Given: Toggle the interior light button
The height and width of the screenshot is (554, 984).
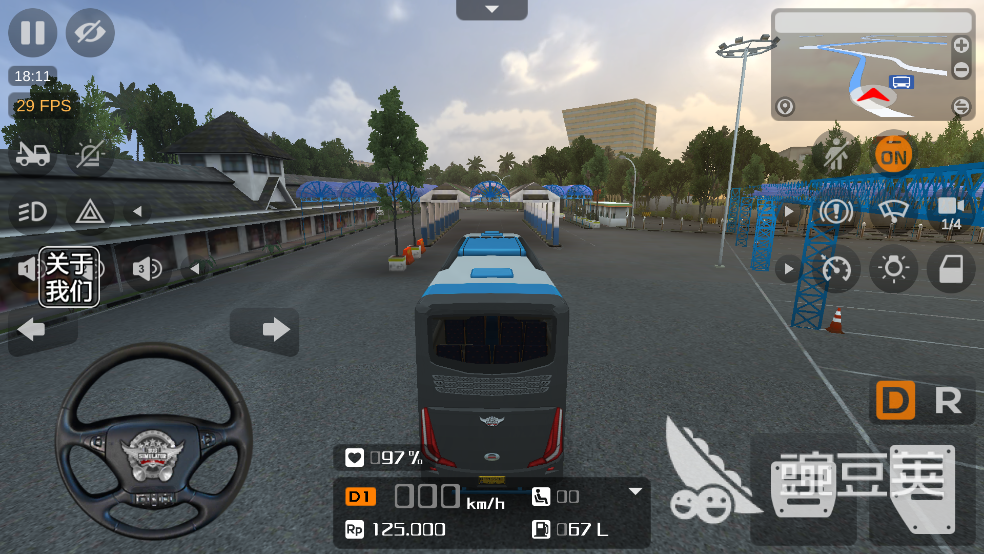Looking at the screenshot, I should (x=893, y=268).
